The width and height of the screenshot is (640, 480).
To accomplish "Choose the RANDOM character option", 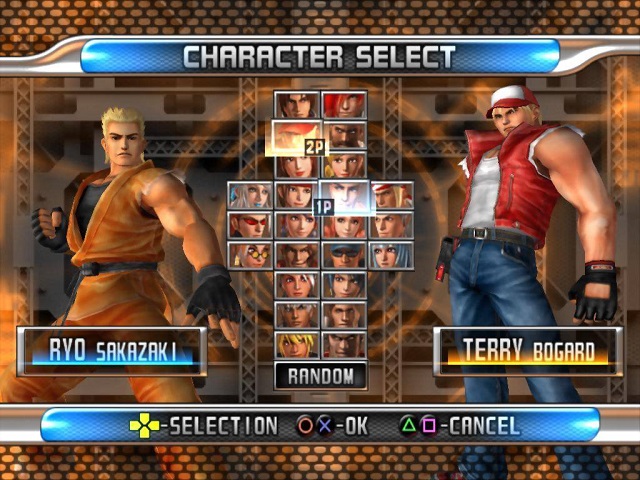I will click(321, 376).
